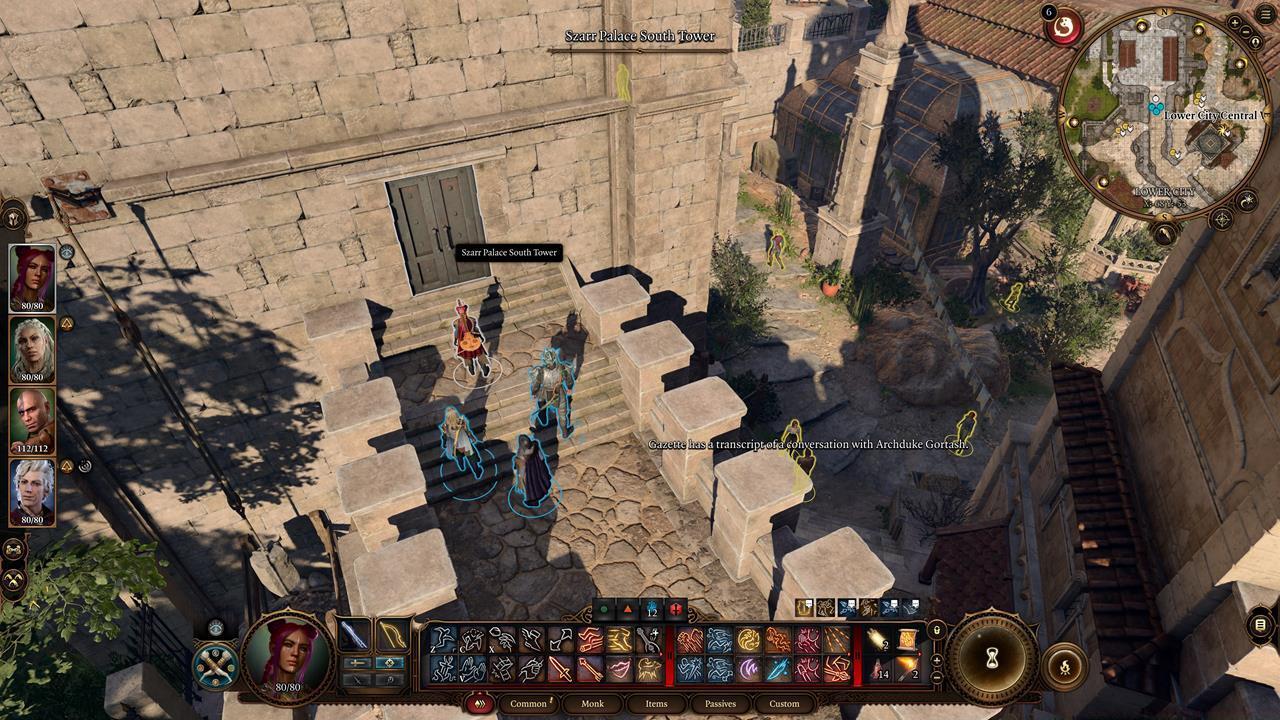Image resolution: width=1280 pixels, height=720 pixels.
Task: Lock the hotbar with the padlock icon
Action: [936, 629]
